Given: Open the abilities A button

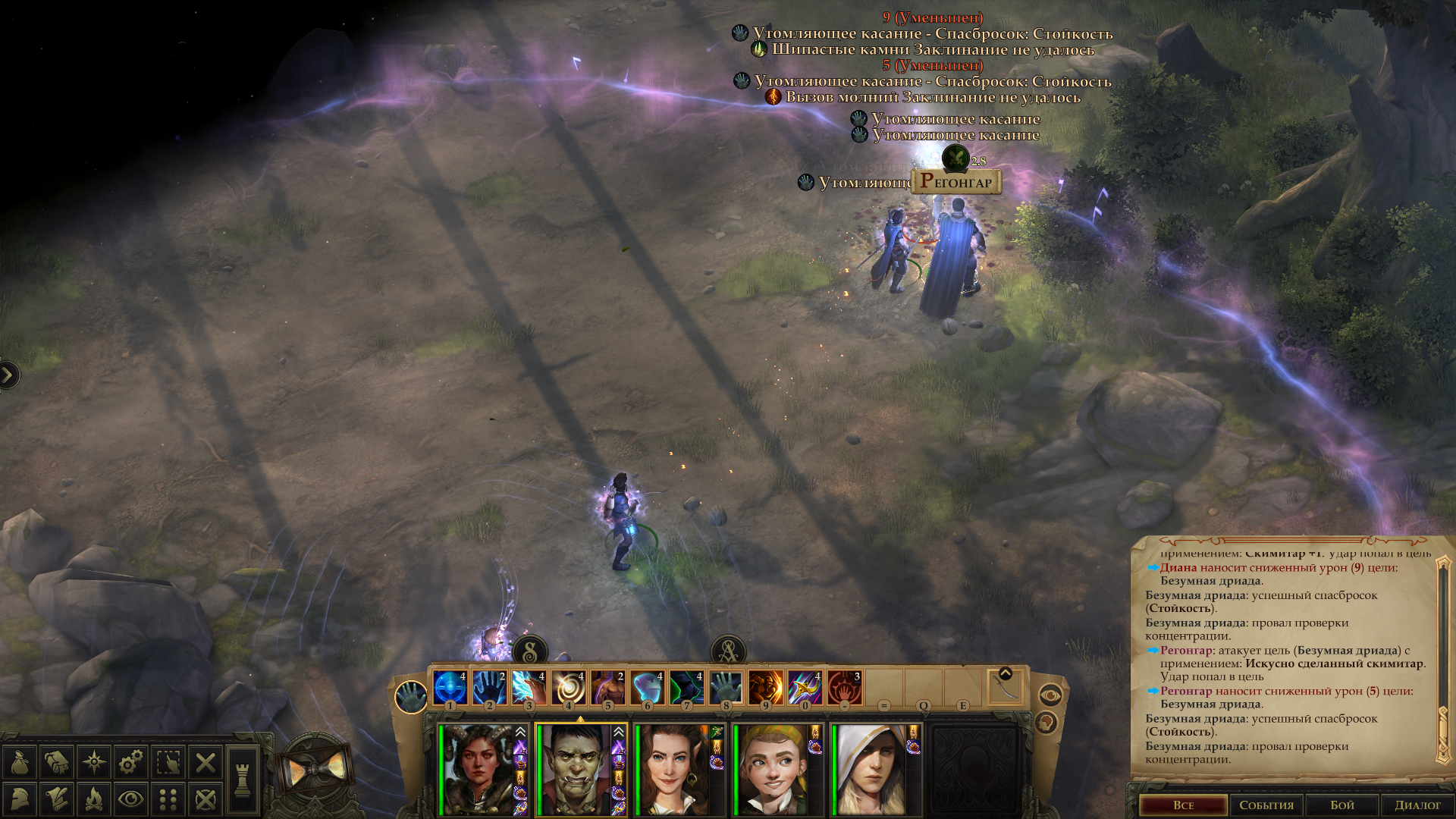Looking at the screenshot, I should point(728,651).
